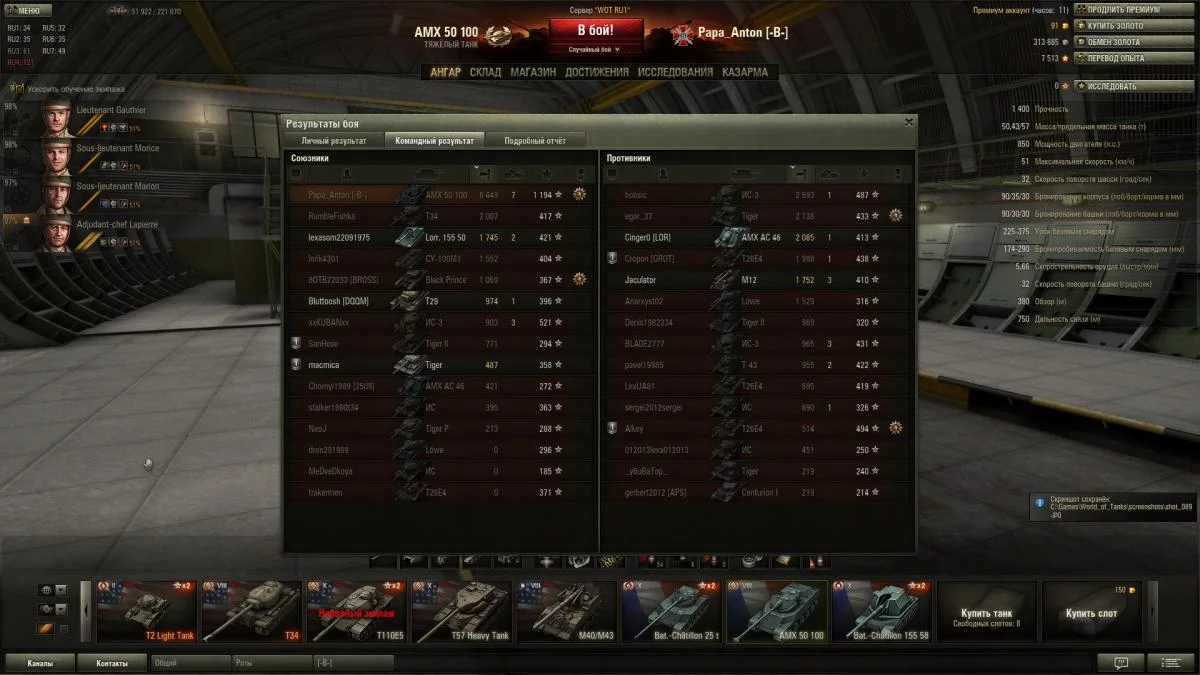1200x675 pixels.
Task: Show the Личный результат tab
Action: [x=334, y=141]
